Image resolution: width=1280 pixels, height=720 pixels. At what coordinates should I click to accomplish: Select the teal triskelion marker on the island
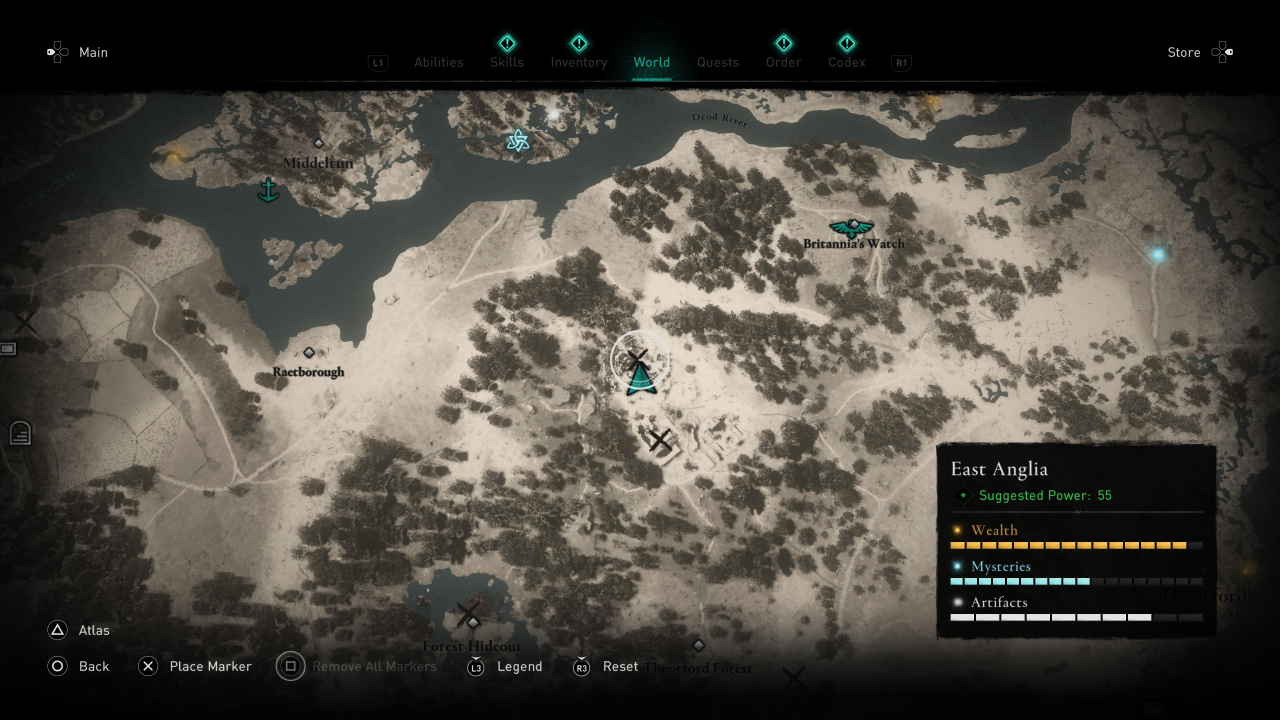click(517, 141)
